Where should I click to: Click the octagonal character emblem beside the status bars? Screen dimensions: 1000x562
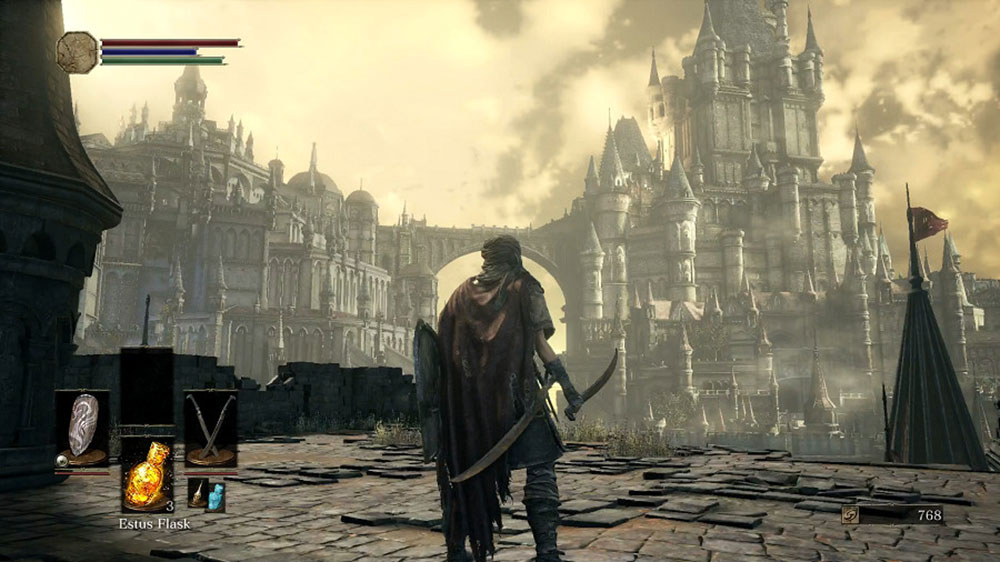tap(77, 53)
